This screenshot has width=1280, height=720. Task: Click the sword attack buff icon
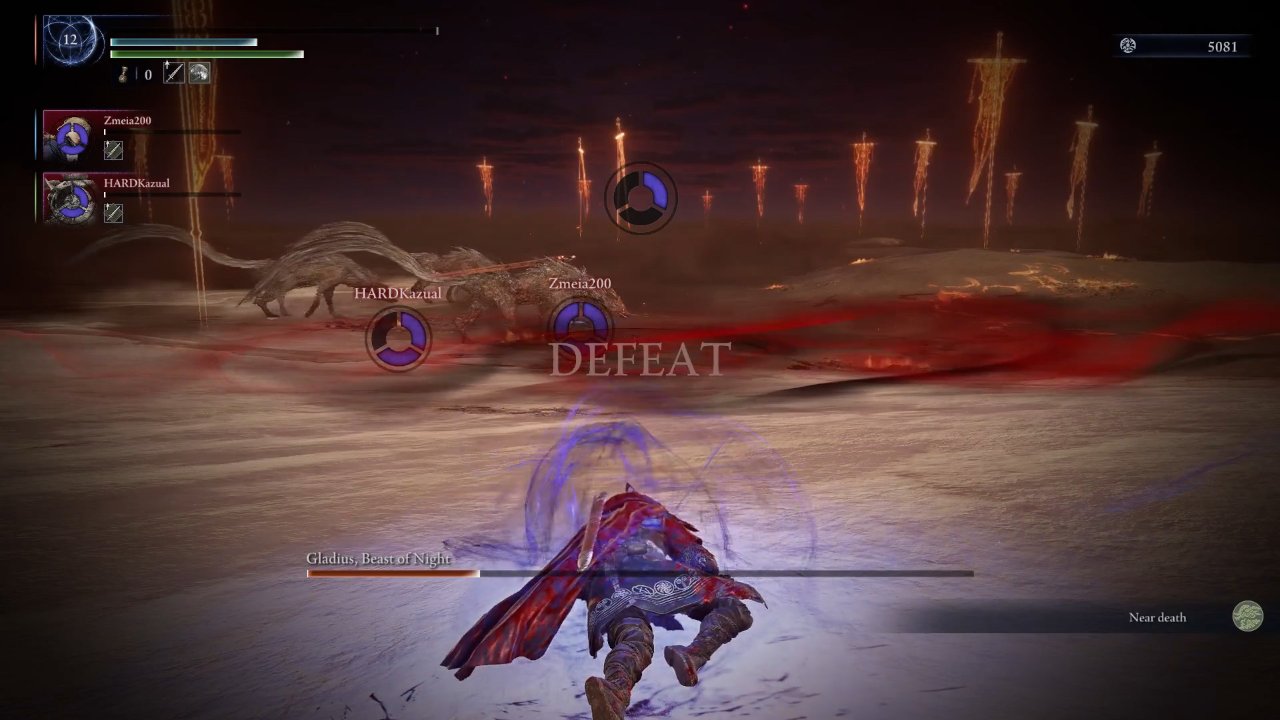coord(175,72)
